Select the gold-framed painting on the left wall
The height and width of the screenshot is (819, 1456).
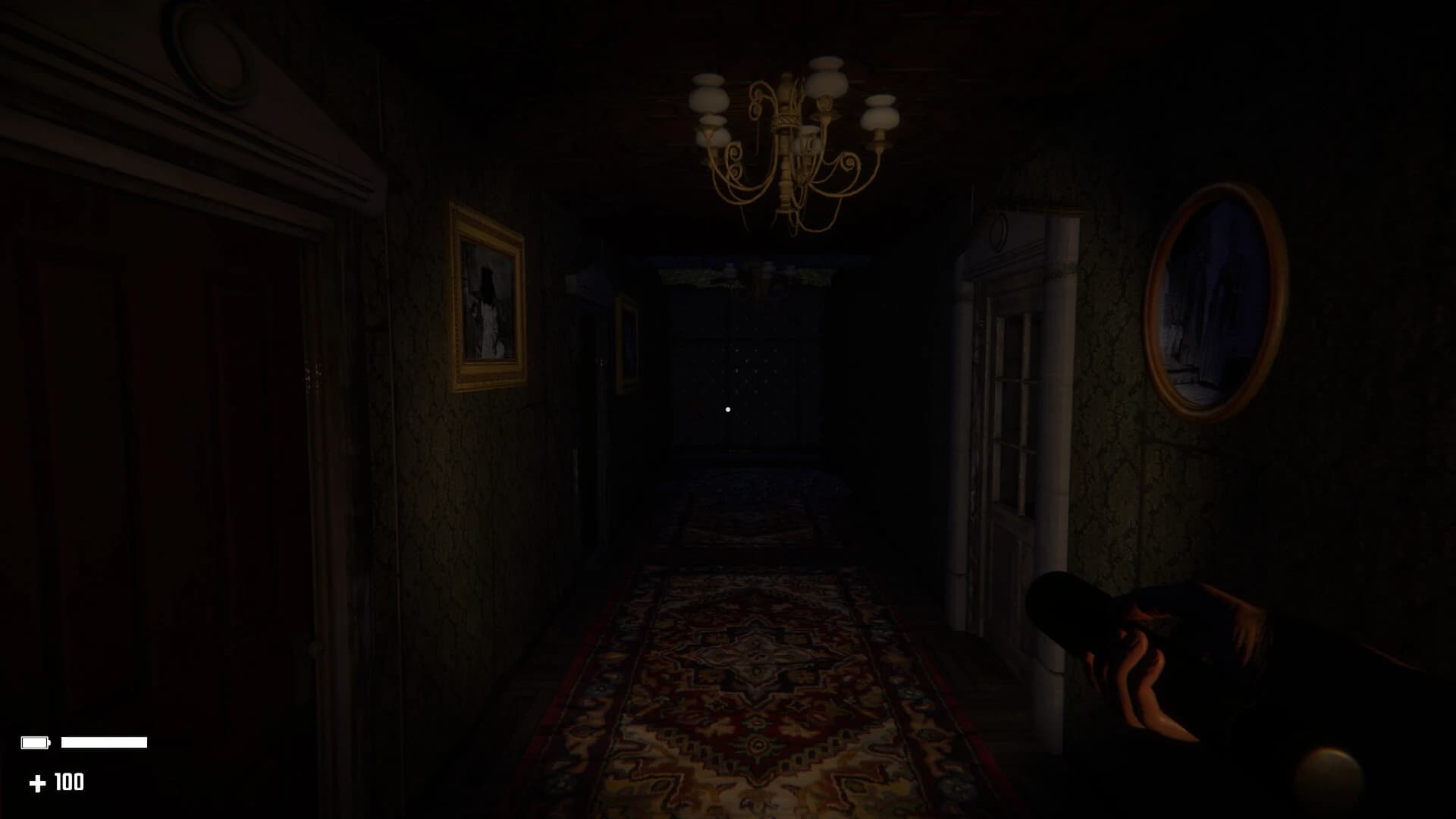click(x=489, y=296)
